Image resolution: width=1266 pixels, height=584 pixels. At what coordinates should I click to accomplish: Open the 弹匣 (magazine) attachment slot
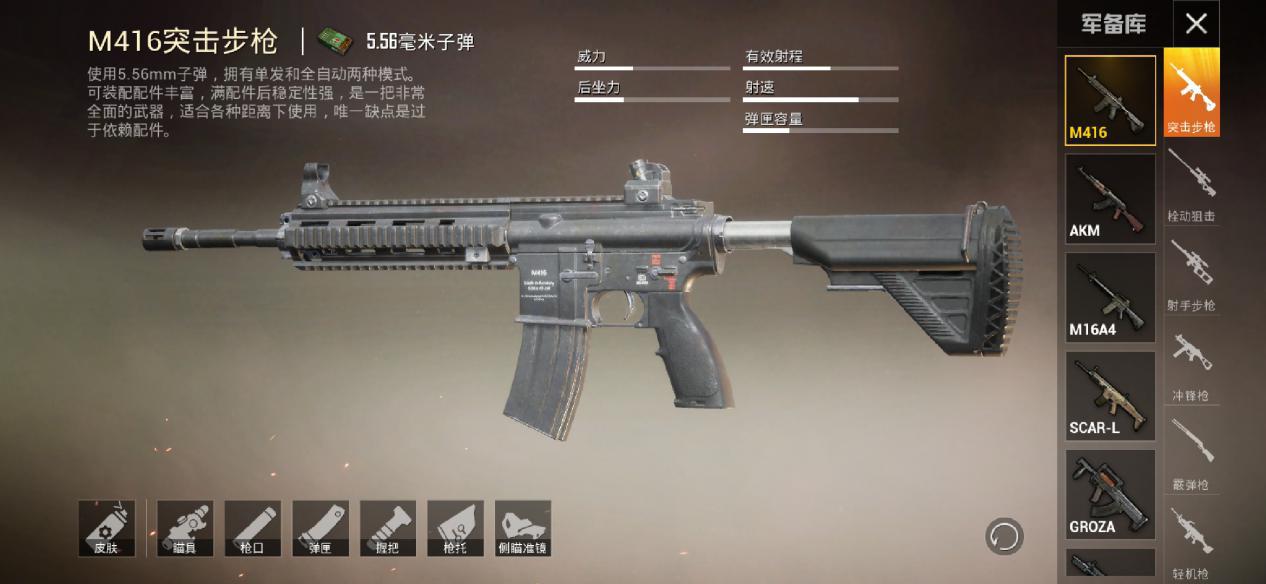click(x=320, y=528)
